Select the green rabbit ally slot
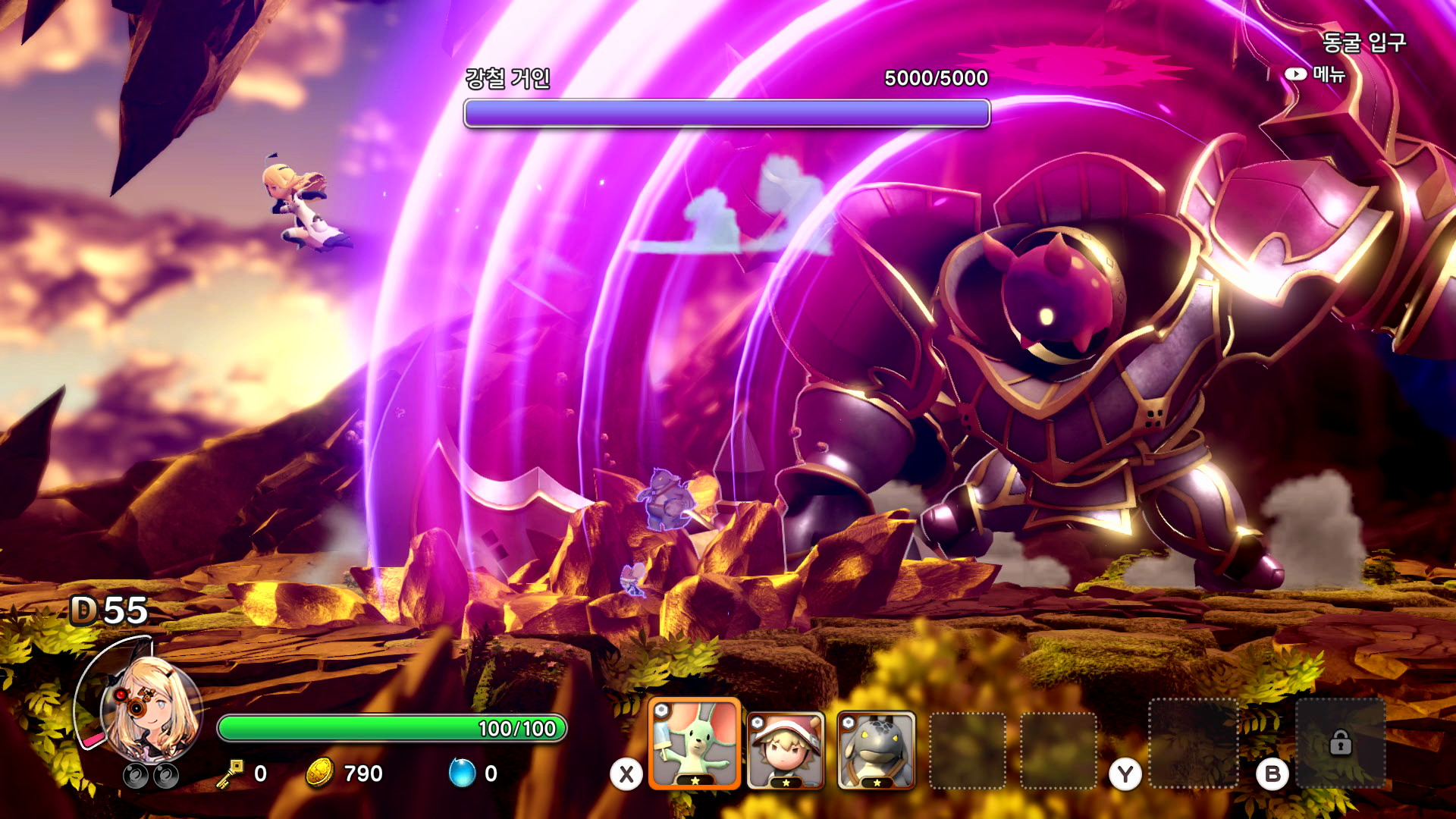 pos(694,744)
